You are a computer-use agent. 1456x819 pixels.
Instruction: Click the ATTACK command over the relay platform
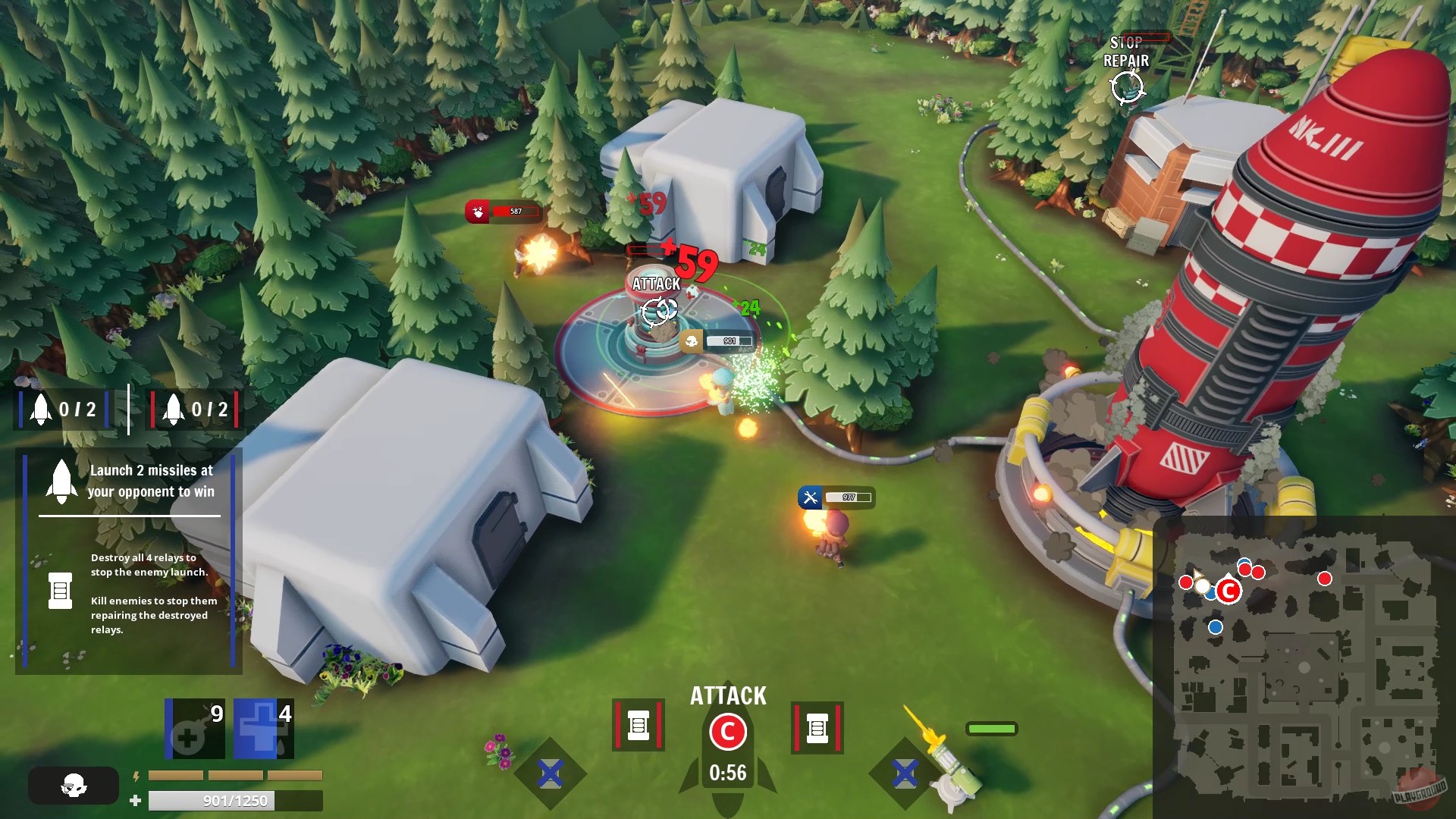pos(655,284)
